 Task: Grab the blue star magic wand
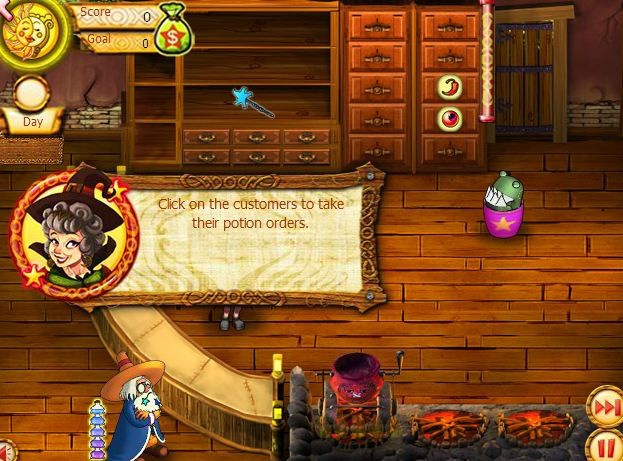(253, 100)
